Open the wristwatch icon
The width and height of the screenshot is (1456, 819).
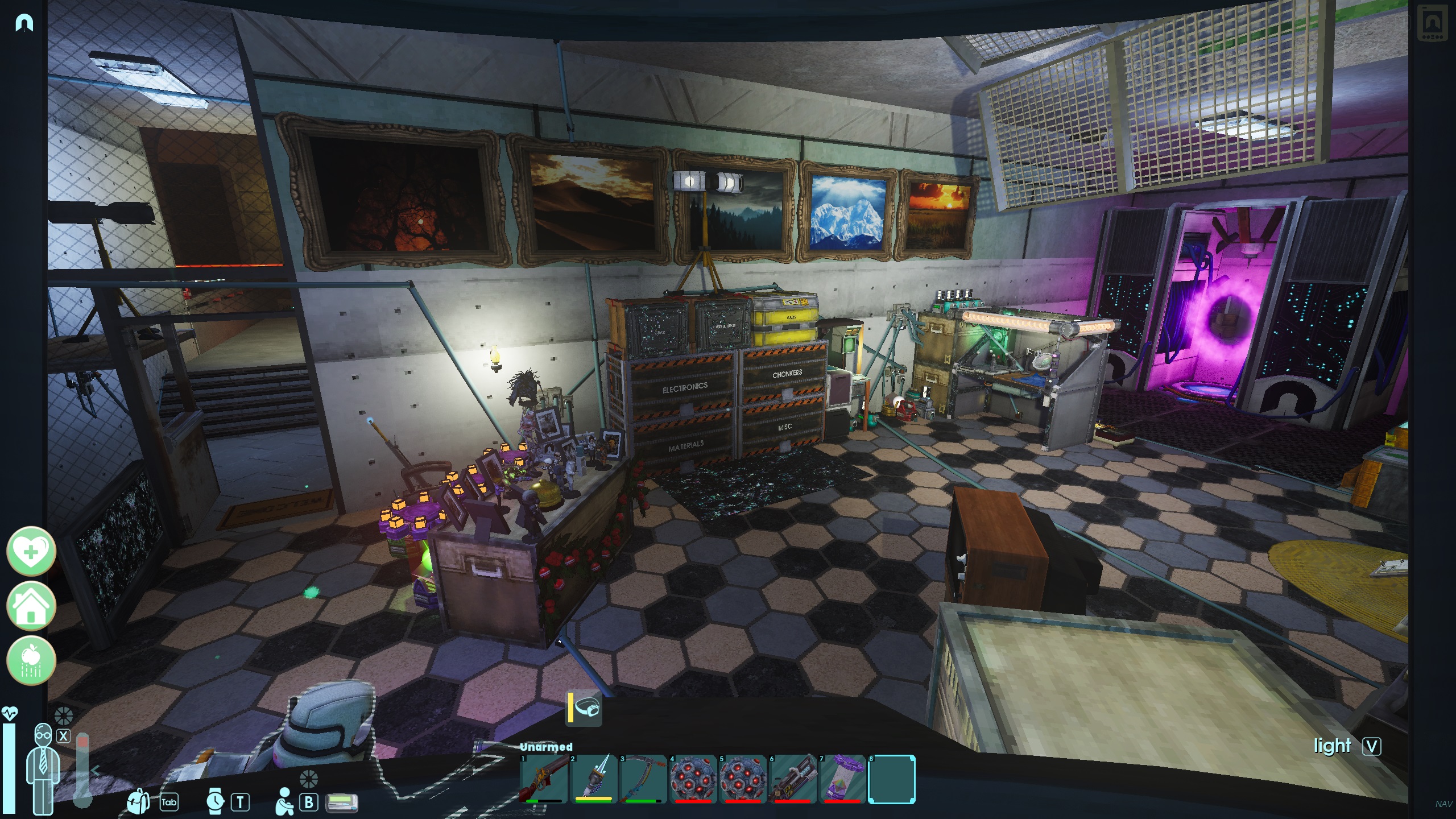215,802
